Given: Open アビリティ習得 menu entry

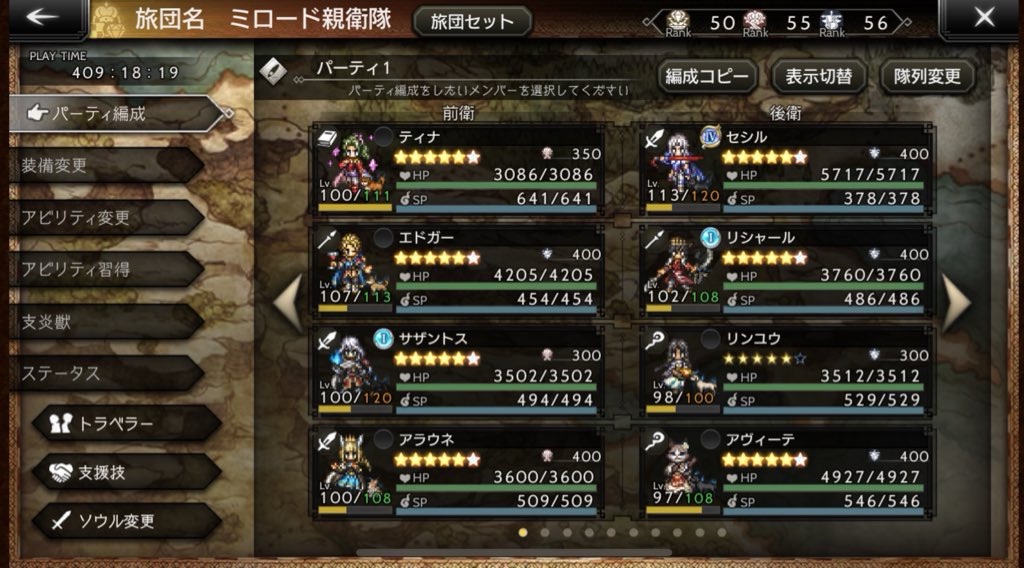Looking at the screenshot, I should pos(100,269).
